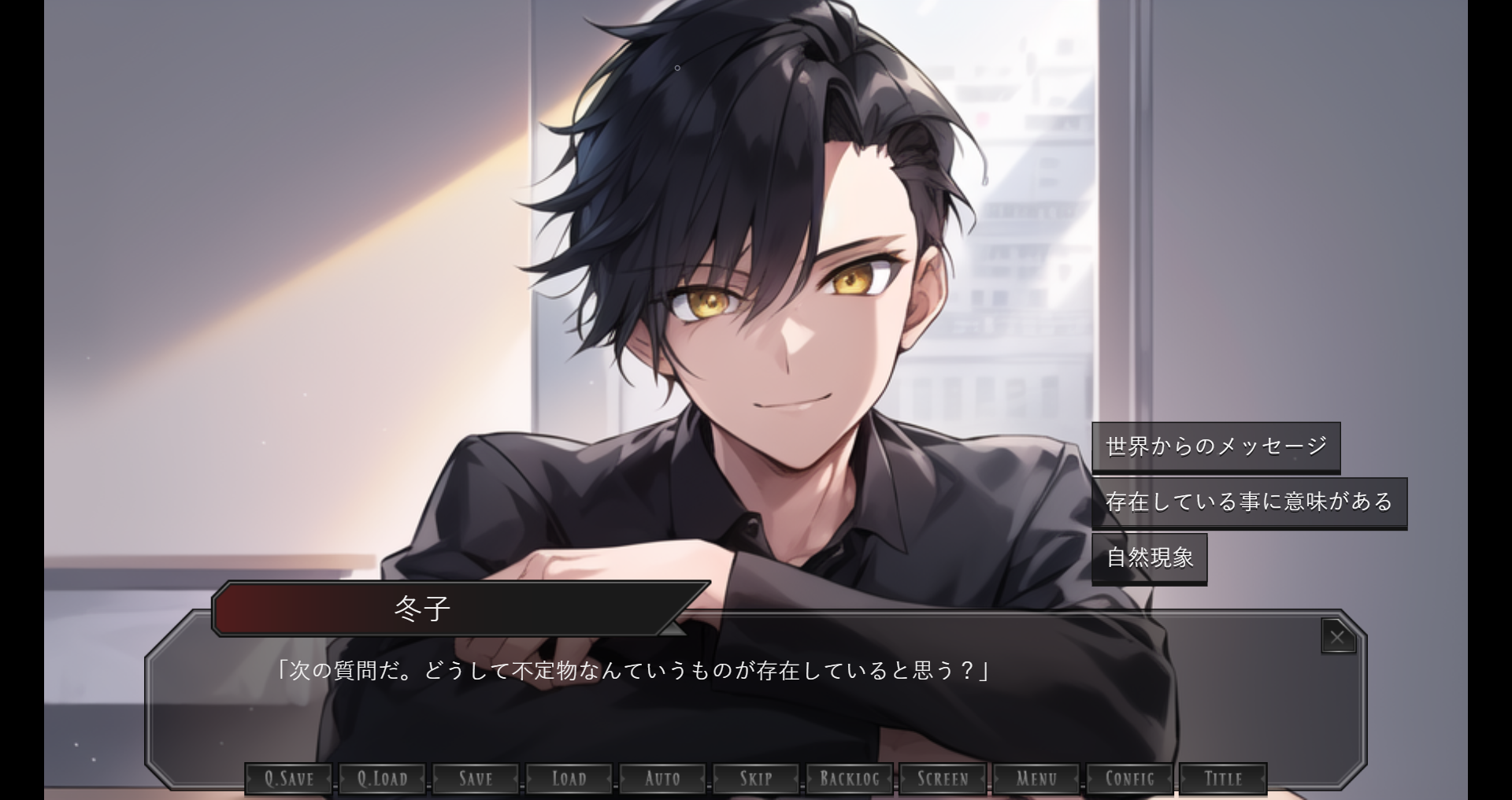
Task: Click the Q.Save button
Action: click(289, 779)
